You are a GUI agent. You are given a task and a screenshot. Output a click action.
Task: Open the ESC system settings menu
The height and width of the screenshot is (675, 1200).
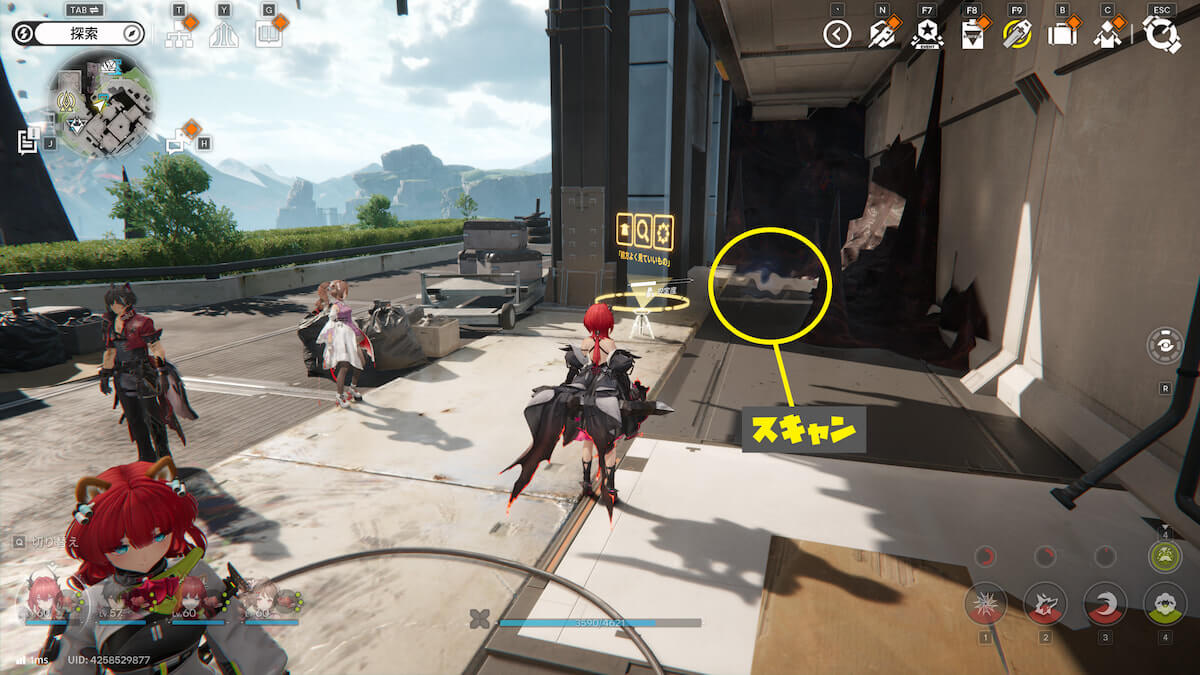coord(1161,35)
